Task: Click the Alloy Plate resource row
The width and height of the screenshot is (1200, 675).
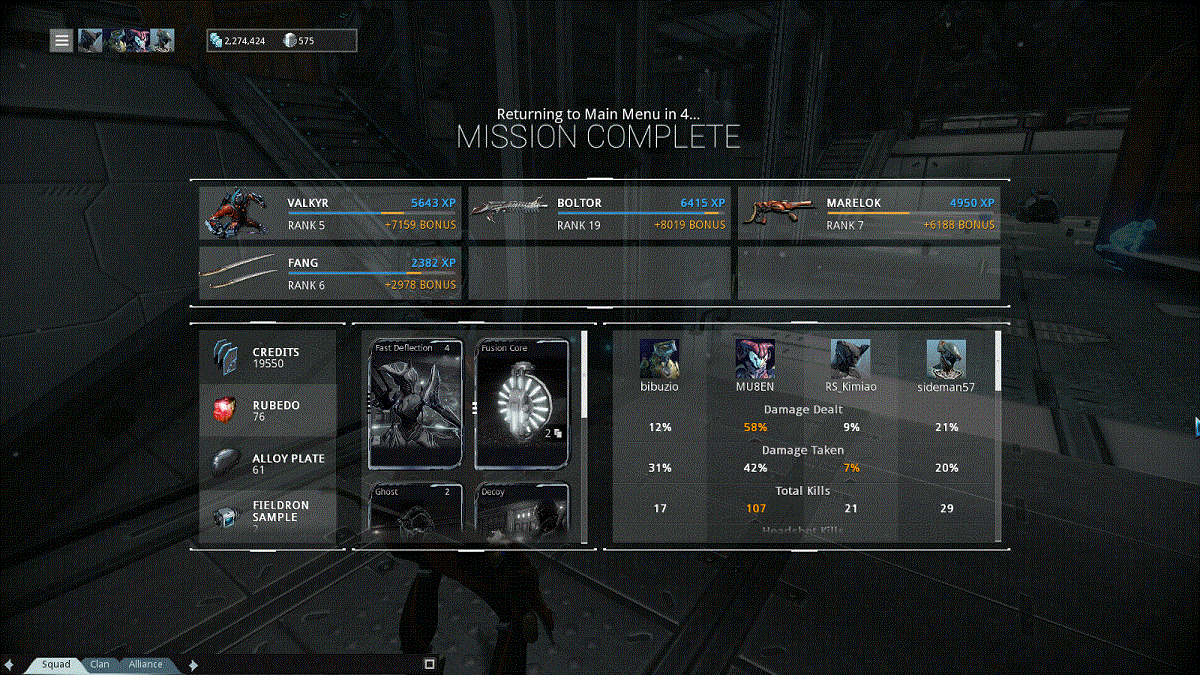Action: [268, 463]
